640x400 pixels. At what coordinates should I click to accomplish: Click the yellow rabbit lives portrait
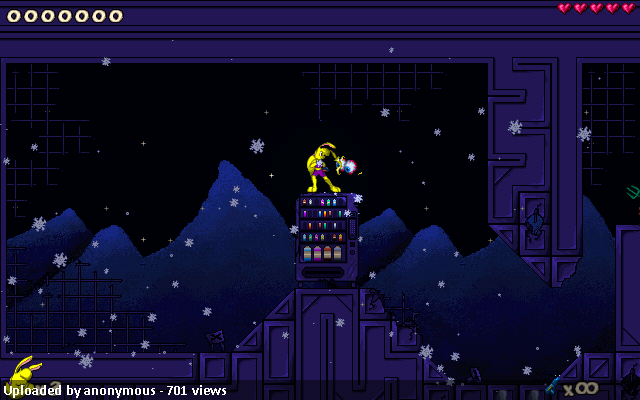coord(22,376)
